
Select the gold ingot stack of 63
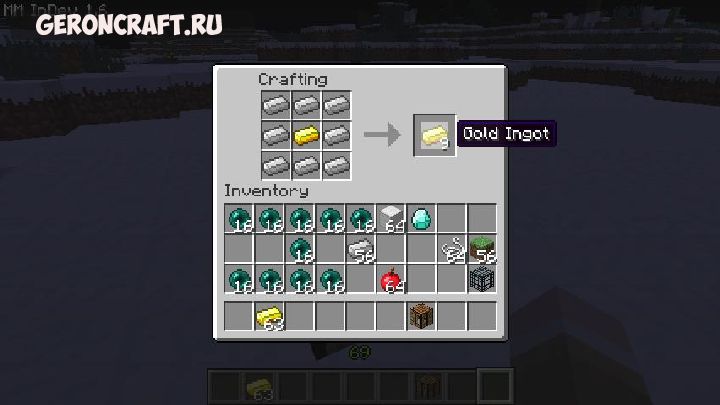tap(268, 316)
